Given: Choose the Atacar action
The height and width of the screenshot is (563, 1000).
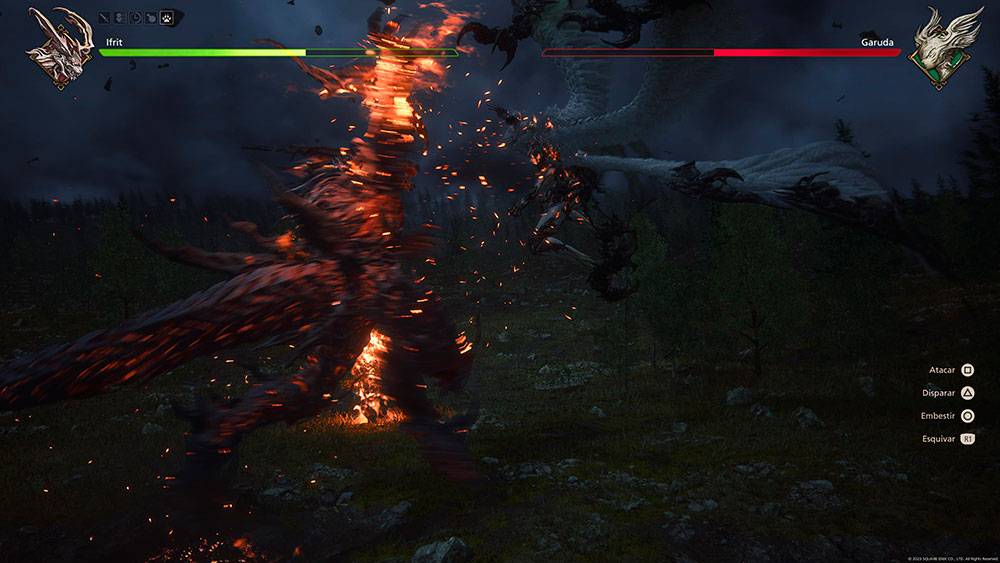Looking at the screenshot, I should pyautogui.click(x=967, y=370).
